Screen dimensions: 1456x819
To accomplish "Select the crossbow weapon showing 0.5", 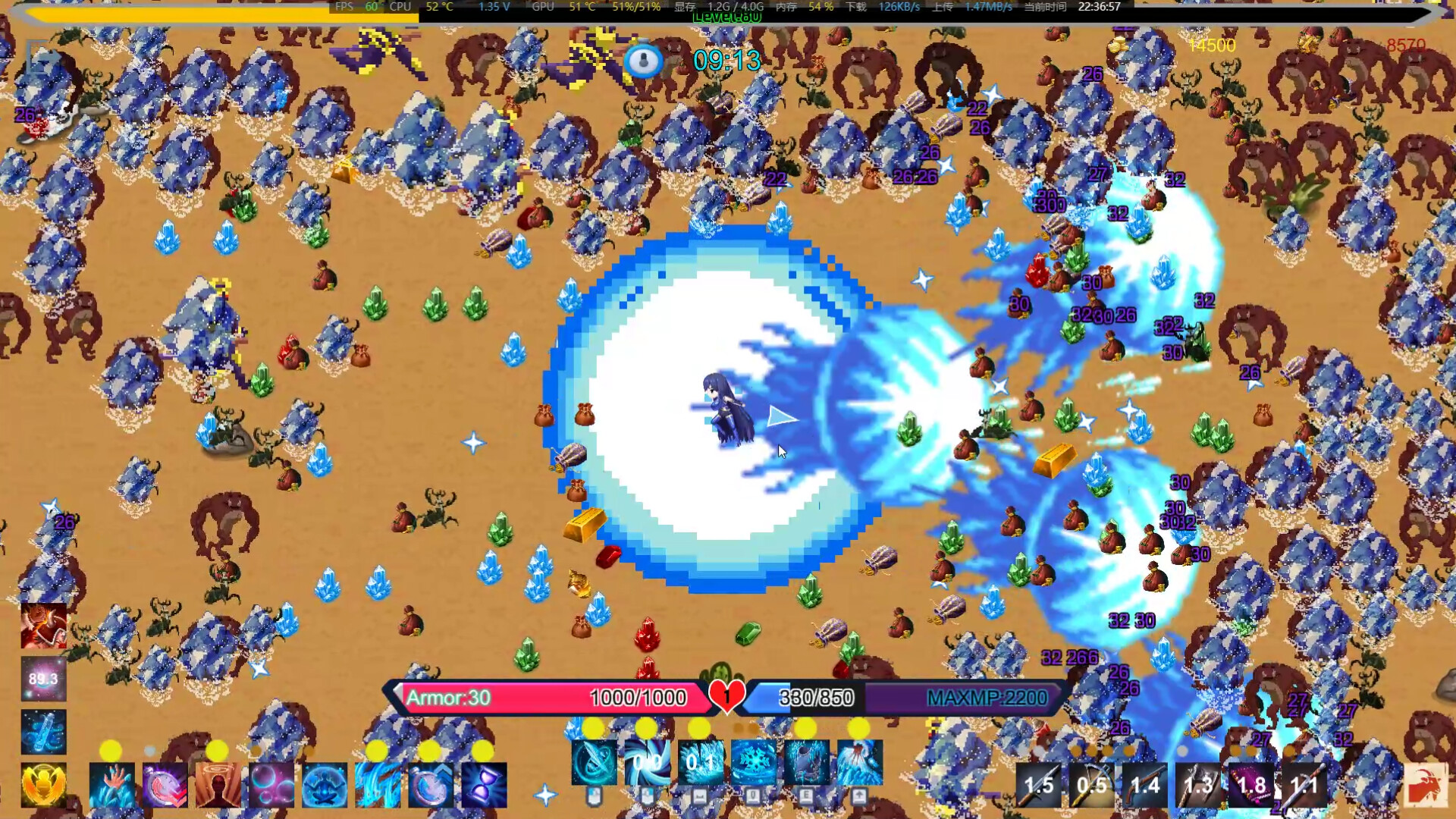I will click(1090, 785).
